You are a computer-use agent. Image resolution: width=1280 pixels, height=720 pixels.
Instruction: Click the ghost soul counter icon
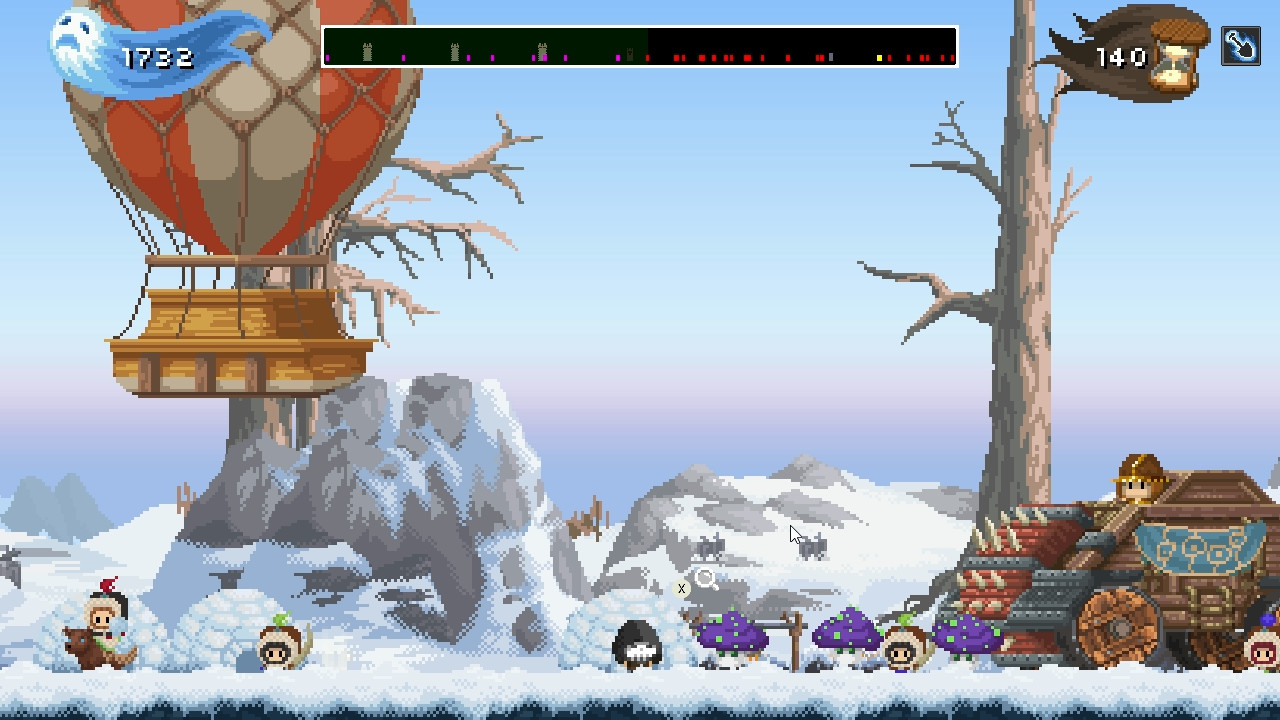coord(73,42)
